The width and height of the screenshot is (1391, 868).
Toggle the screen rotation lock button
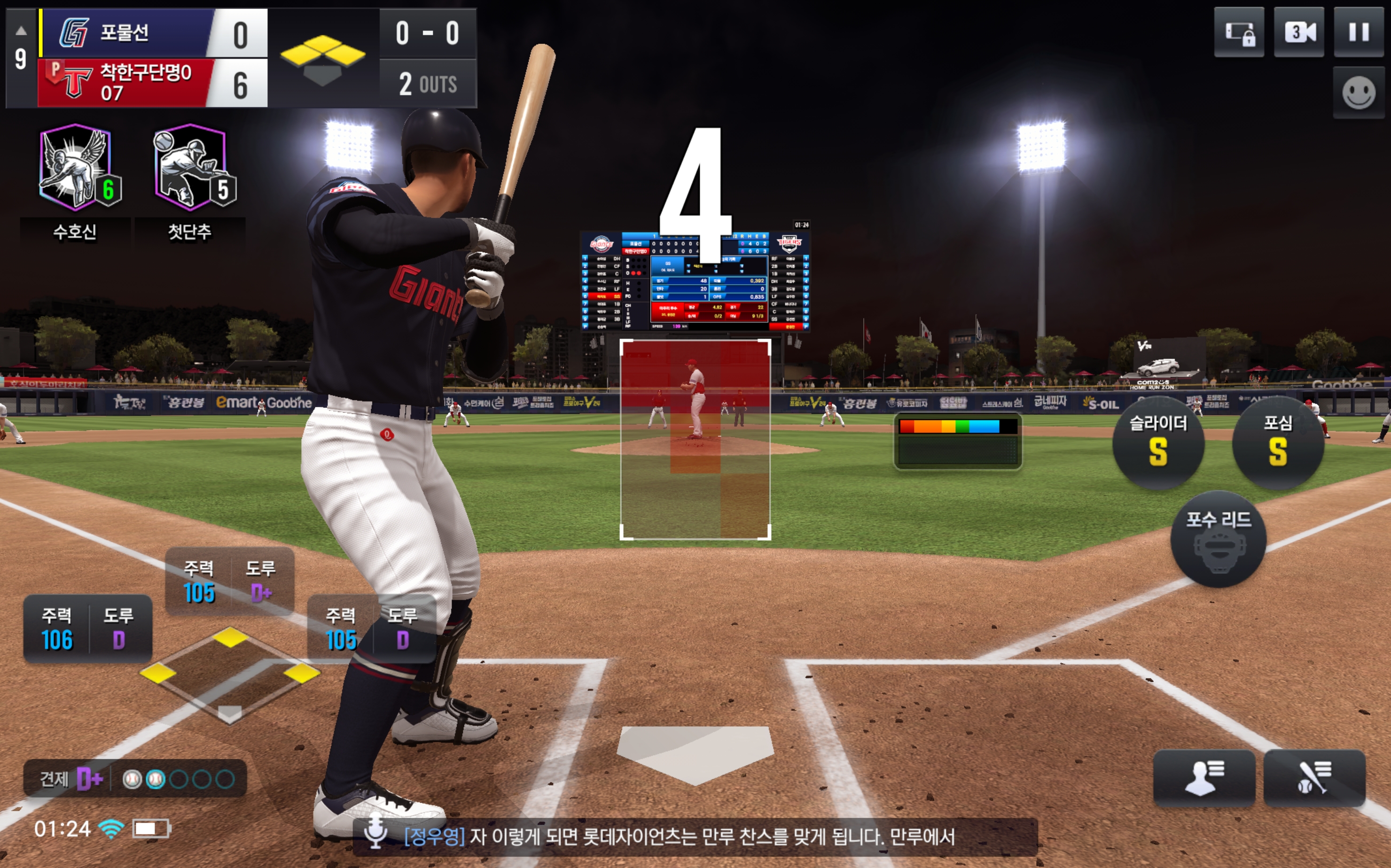1239,32
